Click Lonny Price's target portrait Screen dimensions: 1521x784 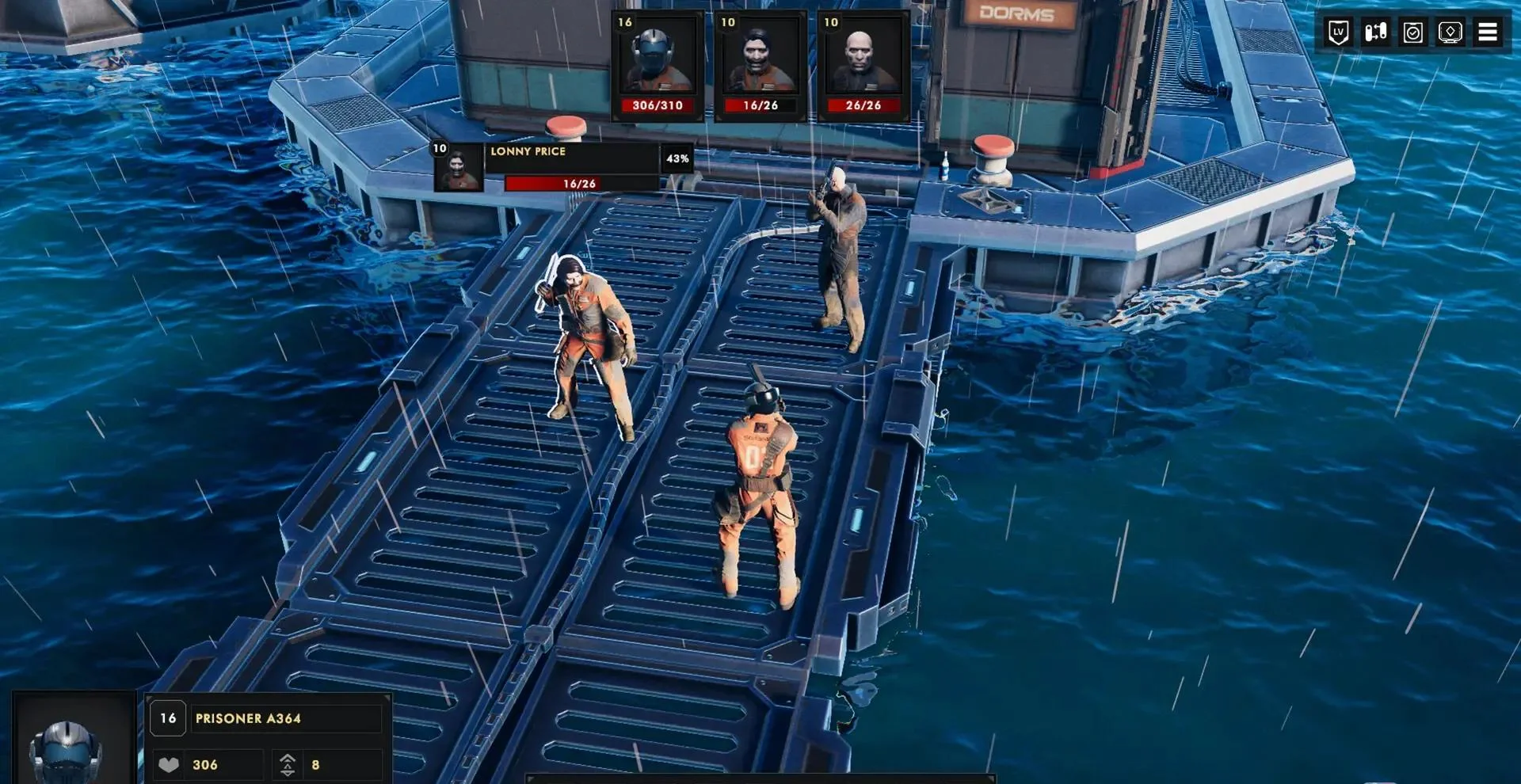tap(459, 167)
